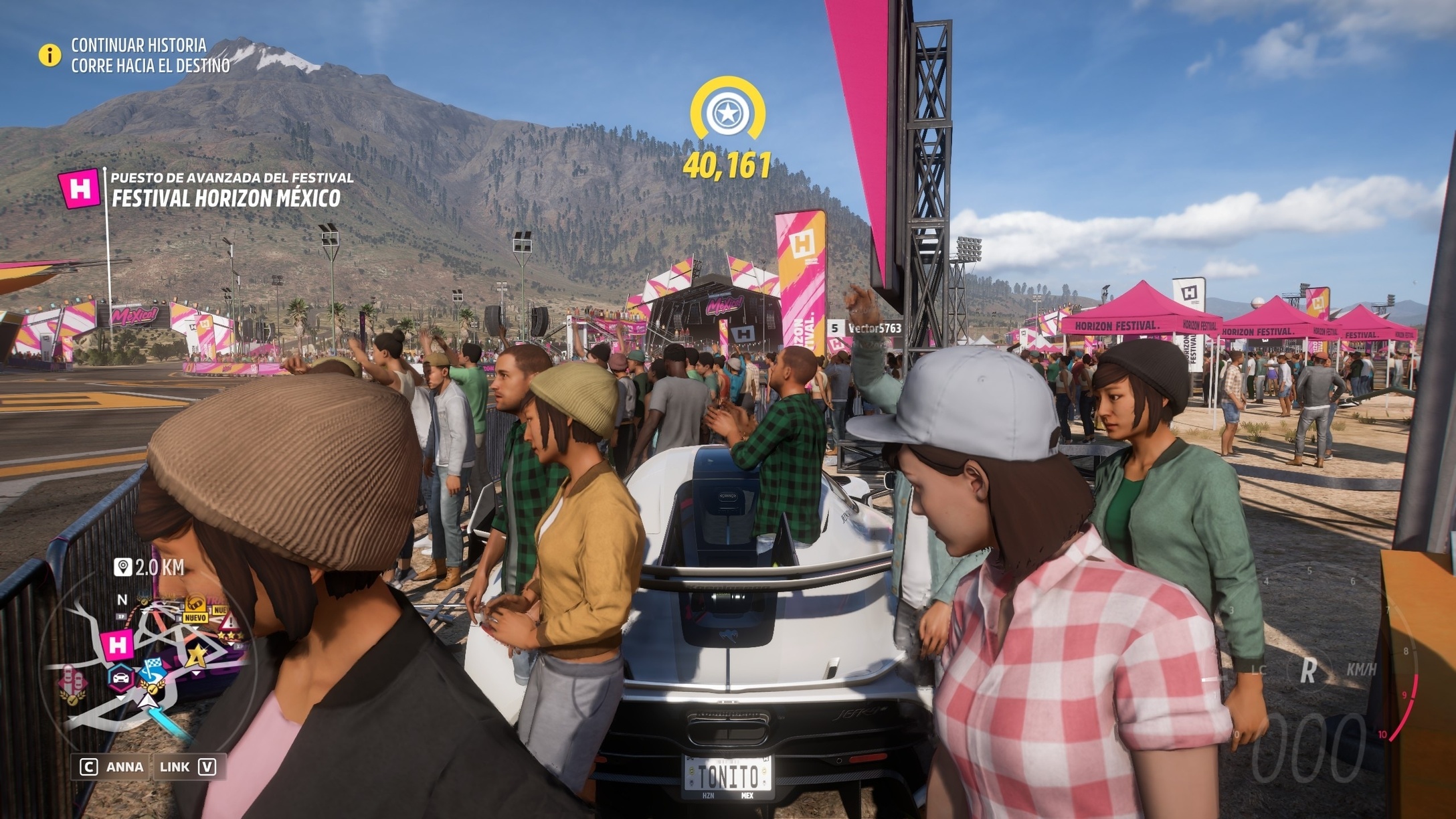Click the pink two-car event marker on minimap
This screenshot has height=819, width=1456.
point(72,683)
